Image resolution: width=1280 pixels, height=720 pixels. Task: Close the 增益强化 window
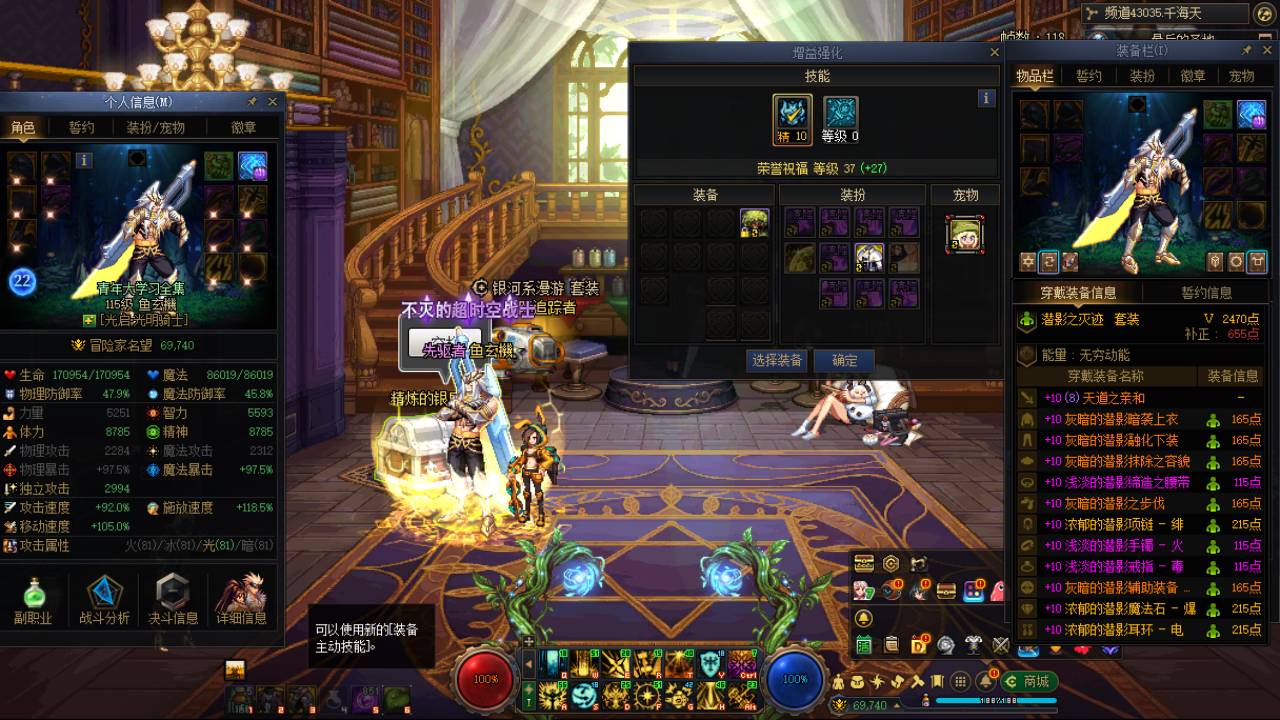pos(994,52)
